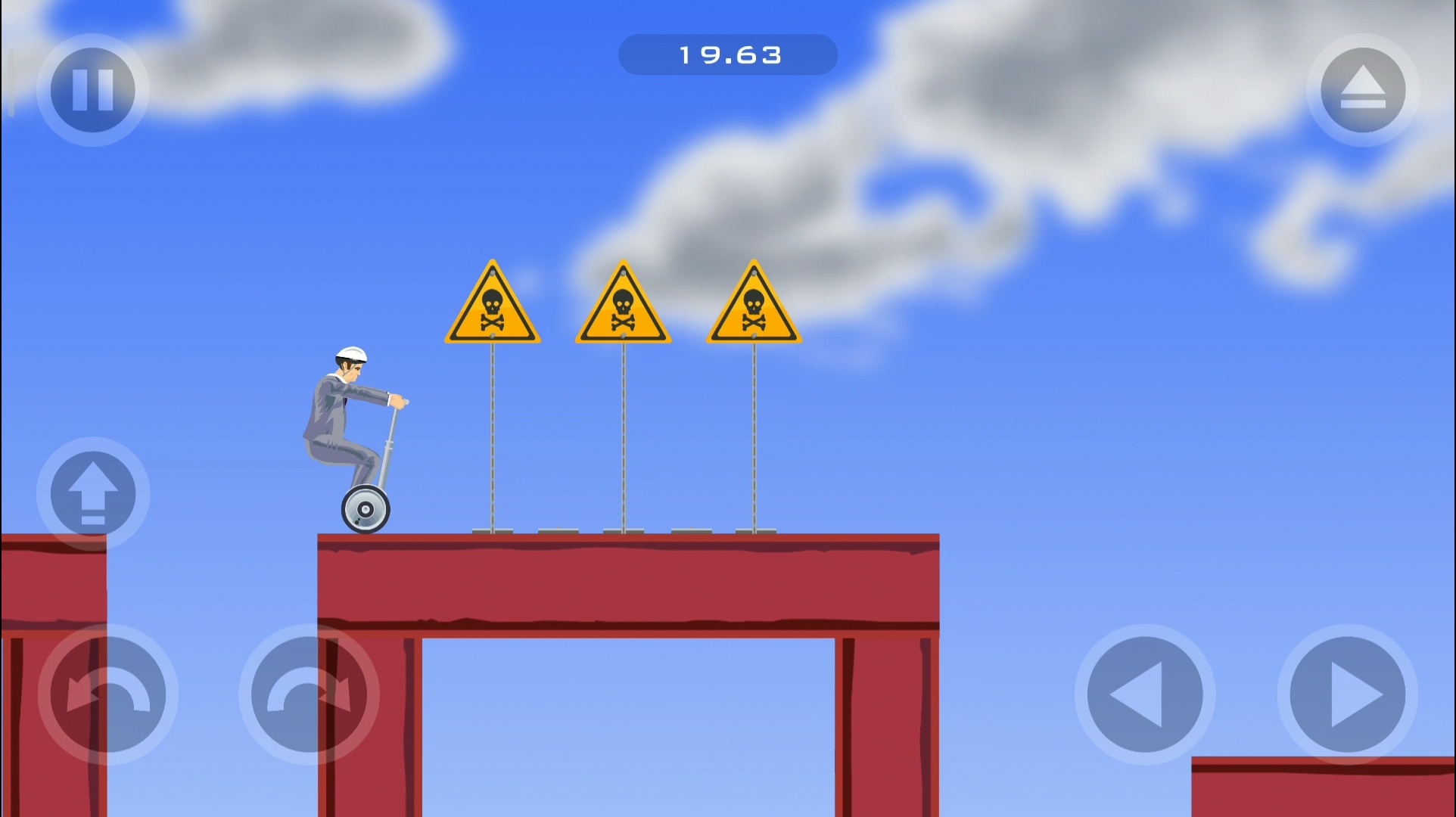Viewport: 1456px width, 817px height.
Task: Tap the jump arrow control
Action: click(92, 493)
